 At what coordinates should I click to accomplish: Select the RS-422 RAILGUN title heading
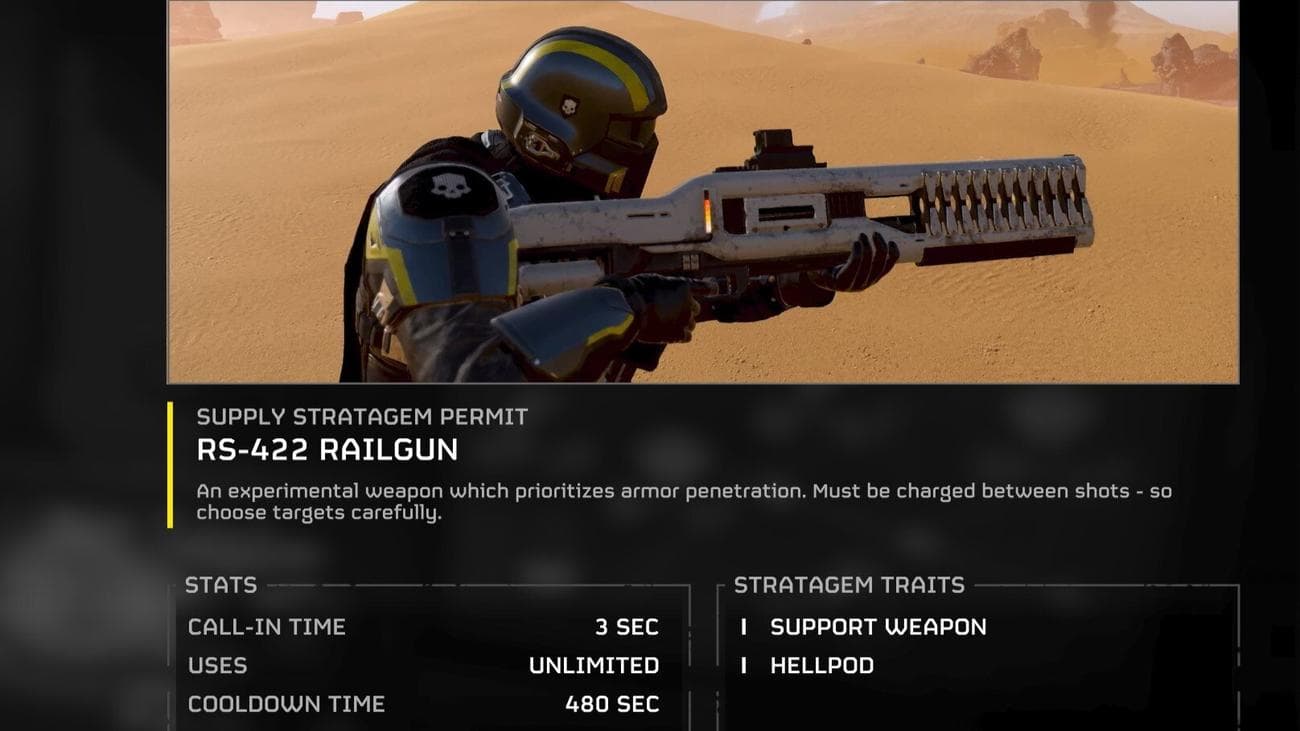(327, 450)
